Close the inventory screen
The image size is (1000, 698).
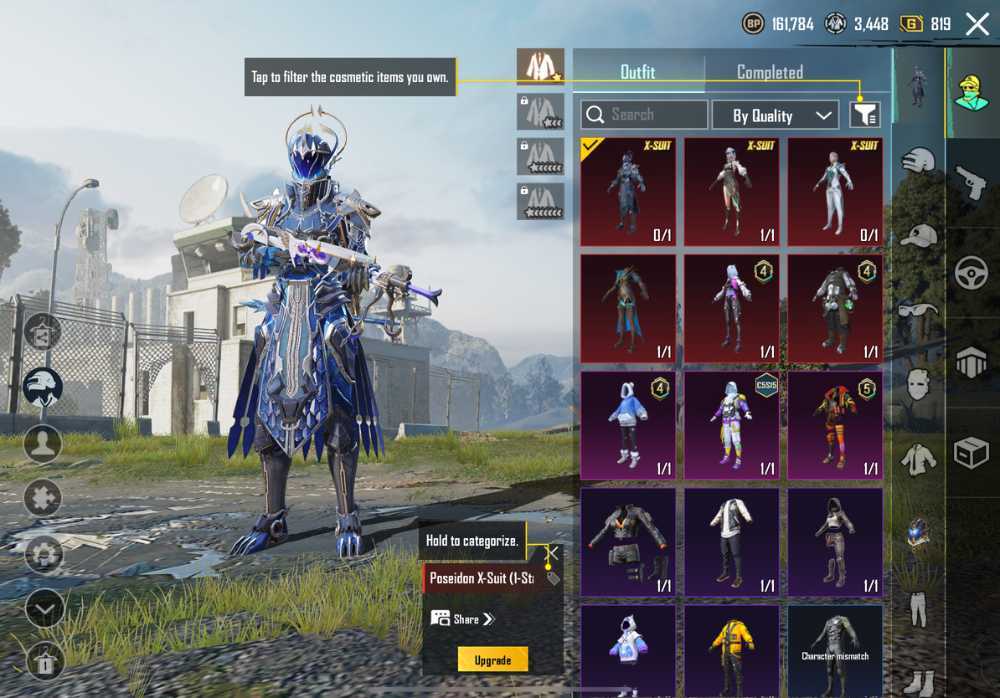tap(977, 24)
